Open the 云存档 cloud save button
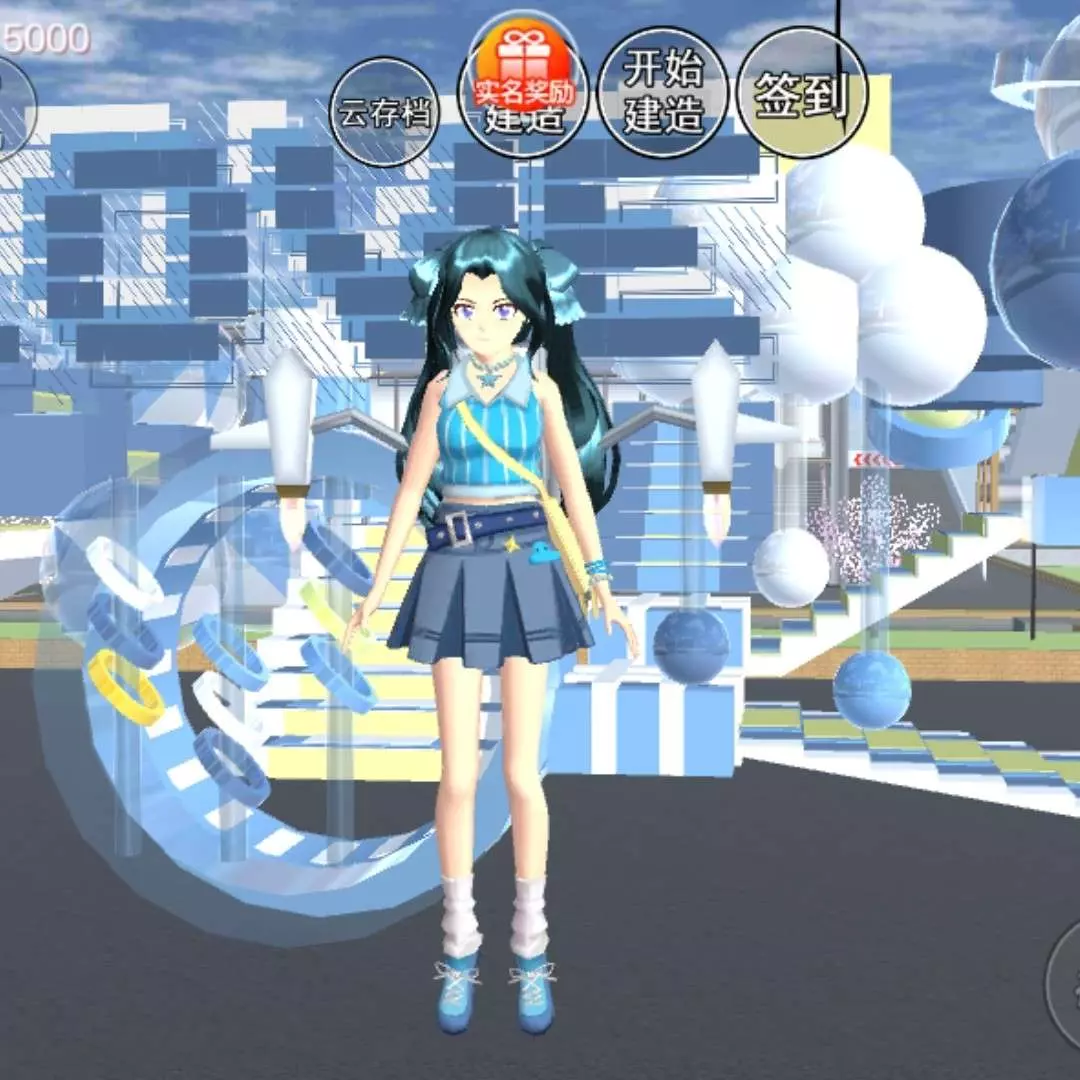Screen dimensions: 1080x1080 coord(385,112)
